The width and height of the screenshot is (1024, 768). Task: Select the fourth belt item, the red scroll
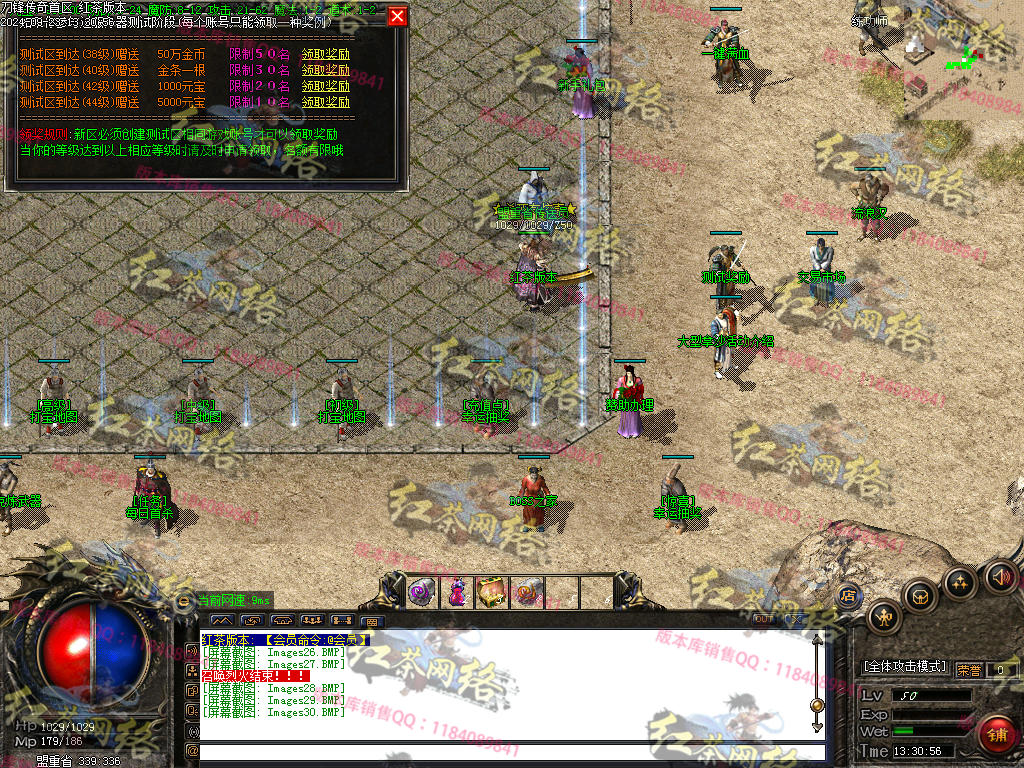pyautogui.click(x=526, y=592)
